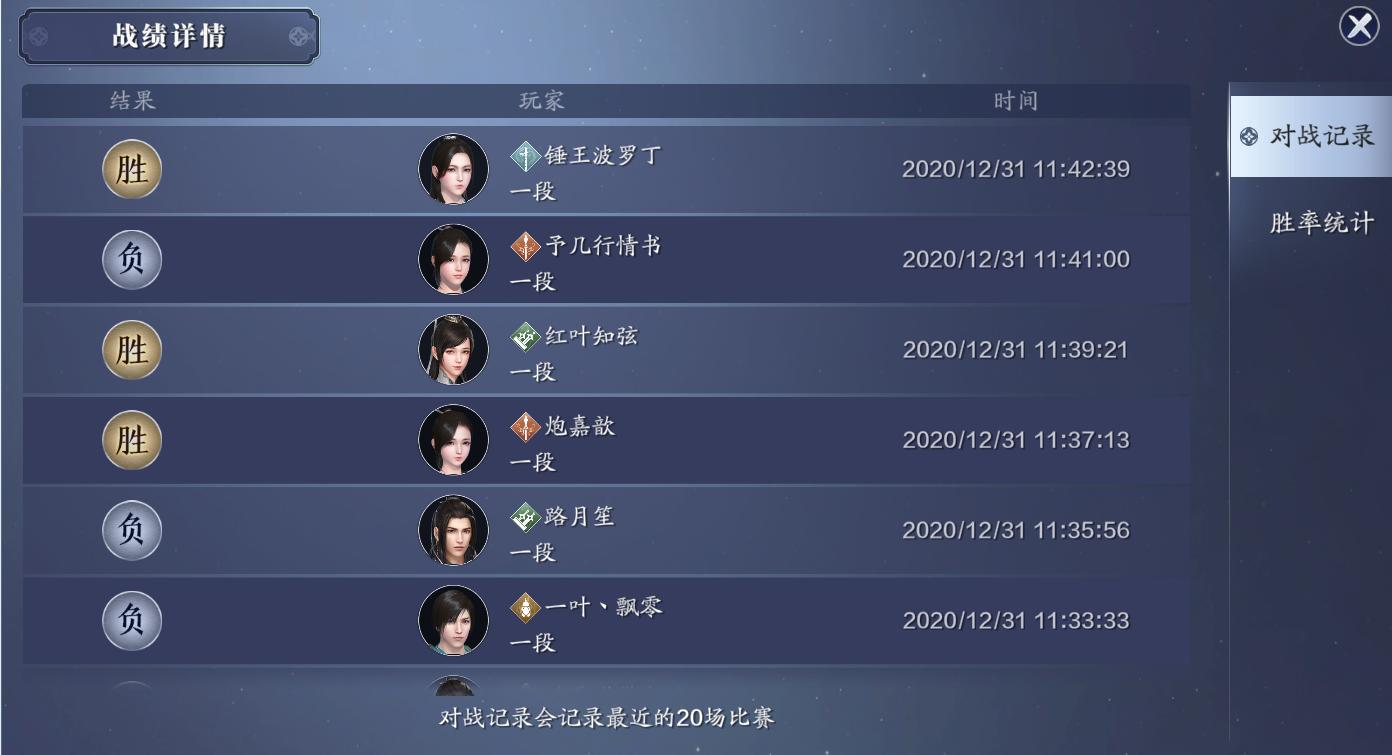
Task: Click the sect icon beside 红叶知弦
Action: point(522,335)
